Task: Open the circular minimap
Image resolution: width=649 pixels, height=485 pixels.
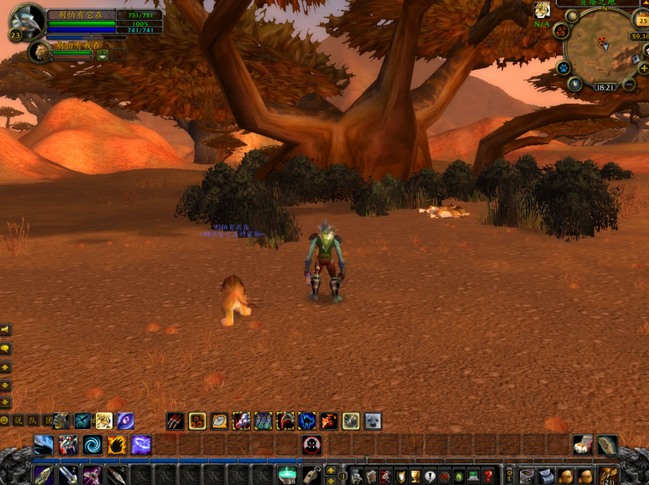Action: [x=600, y=45]
